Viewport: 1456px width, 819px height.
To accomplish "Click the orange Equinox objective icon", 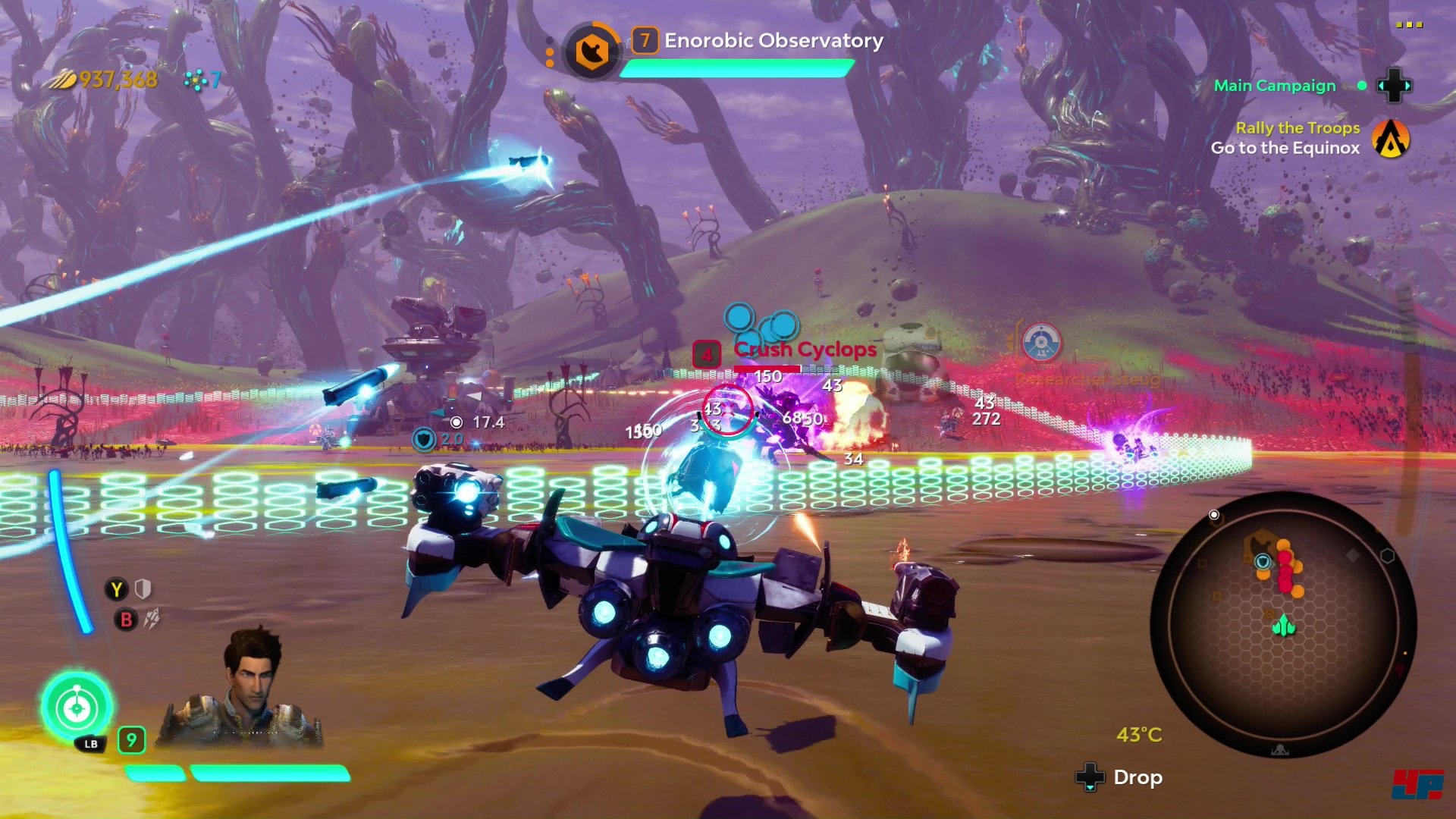I will pos(1391,139).
